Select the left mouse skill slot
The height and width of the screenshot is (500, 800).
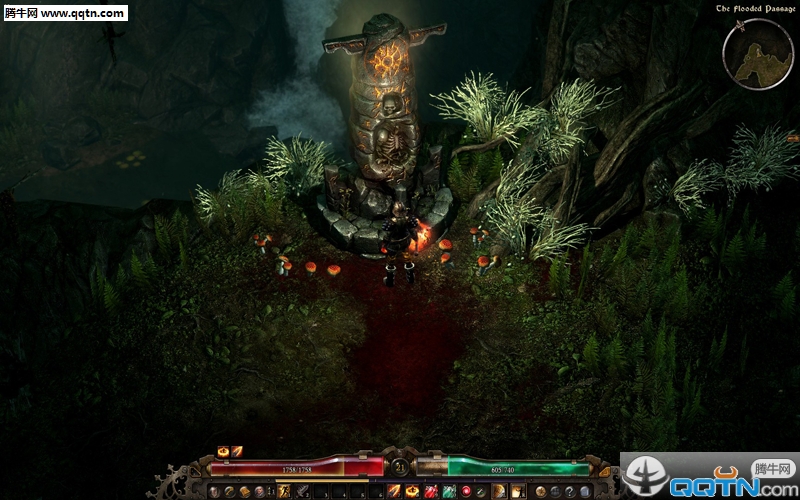(x=498, y=491)
